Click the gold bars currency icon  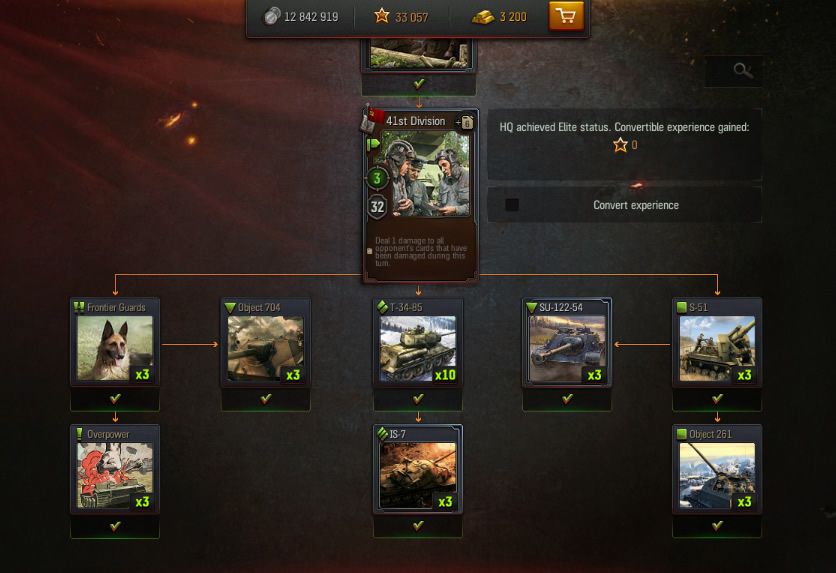pos(483,17)
